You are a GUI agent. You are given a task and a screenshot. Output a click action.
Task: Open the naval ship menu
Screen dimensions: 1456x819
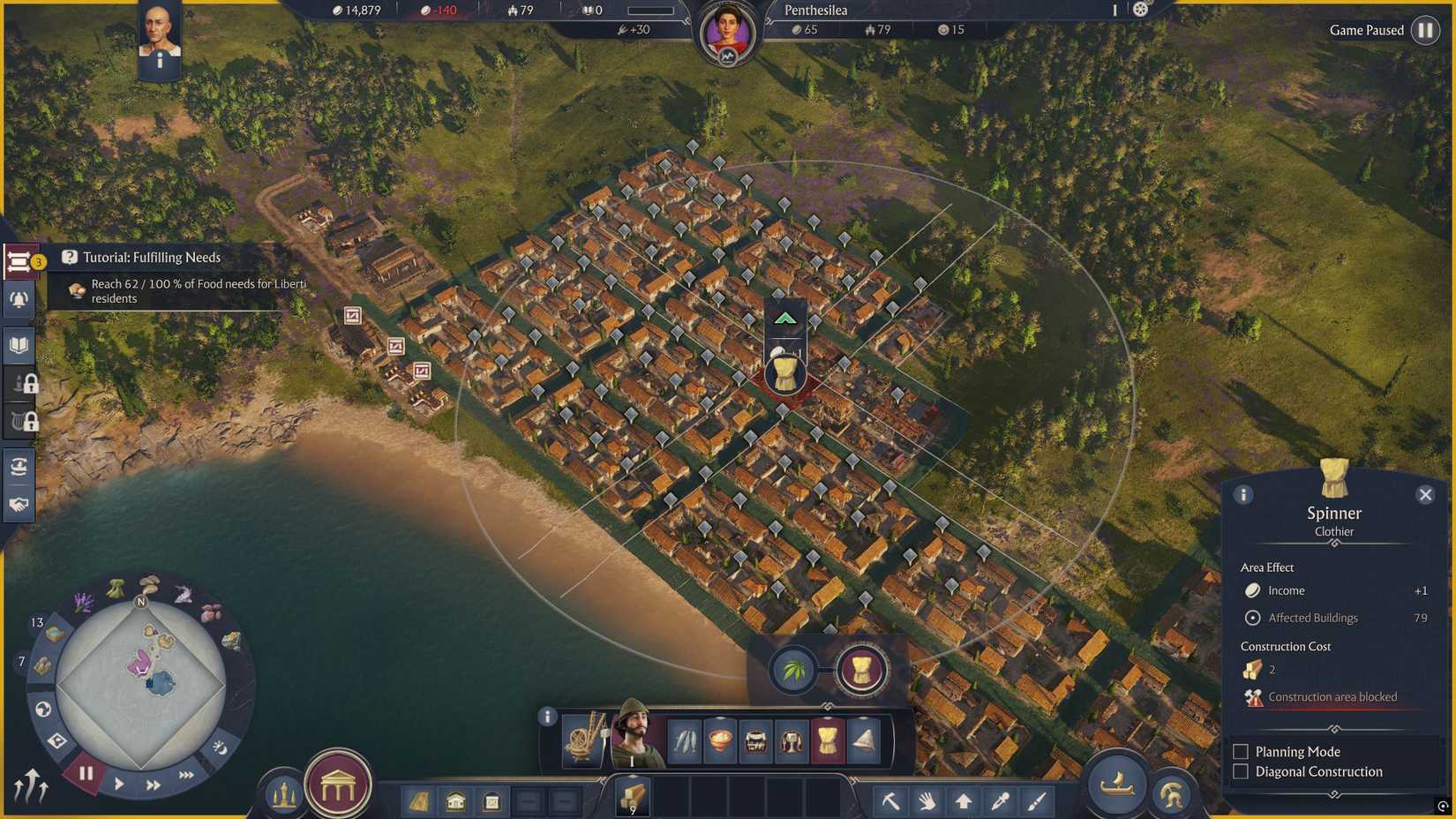(1117, 785)
